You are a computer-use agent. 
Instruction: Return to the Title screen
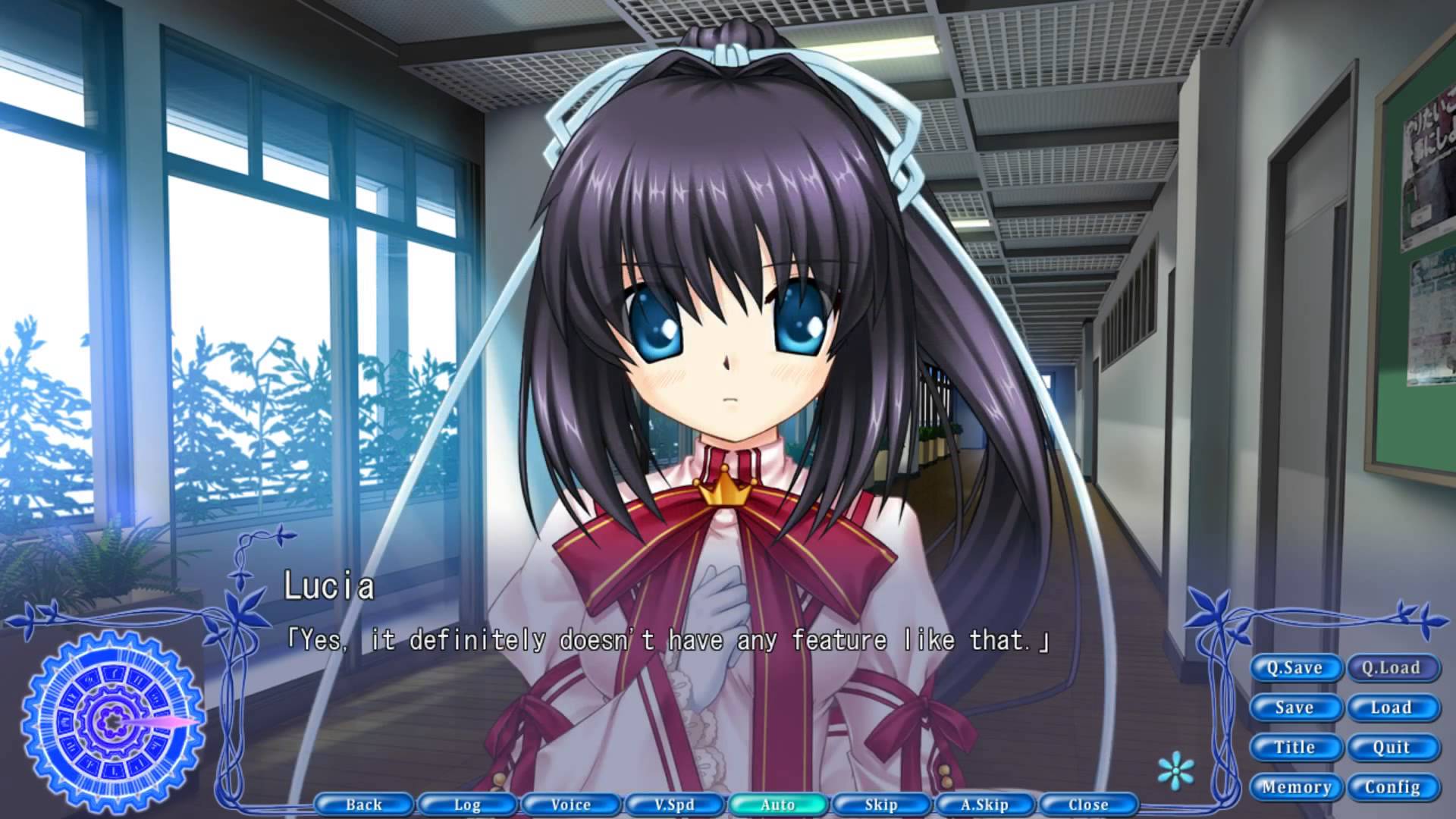pyautogui.click(x=1294, y=748)
